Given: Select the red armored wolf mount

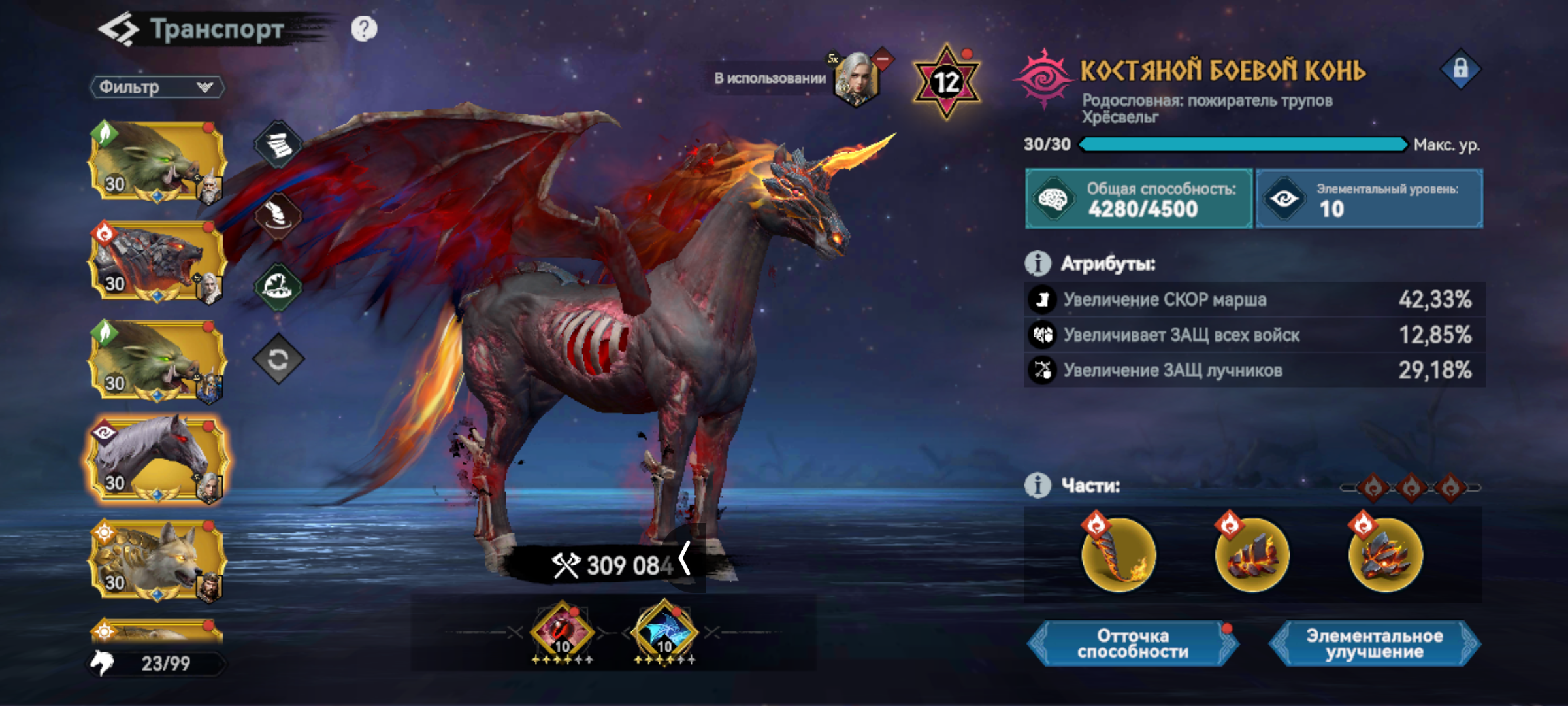Looking at the screenshot, I should [x=157, y=261].
